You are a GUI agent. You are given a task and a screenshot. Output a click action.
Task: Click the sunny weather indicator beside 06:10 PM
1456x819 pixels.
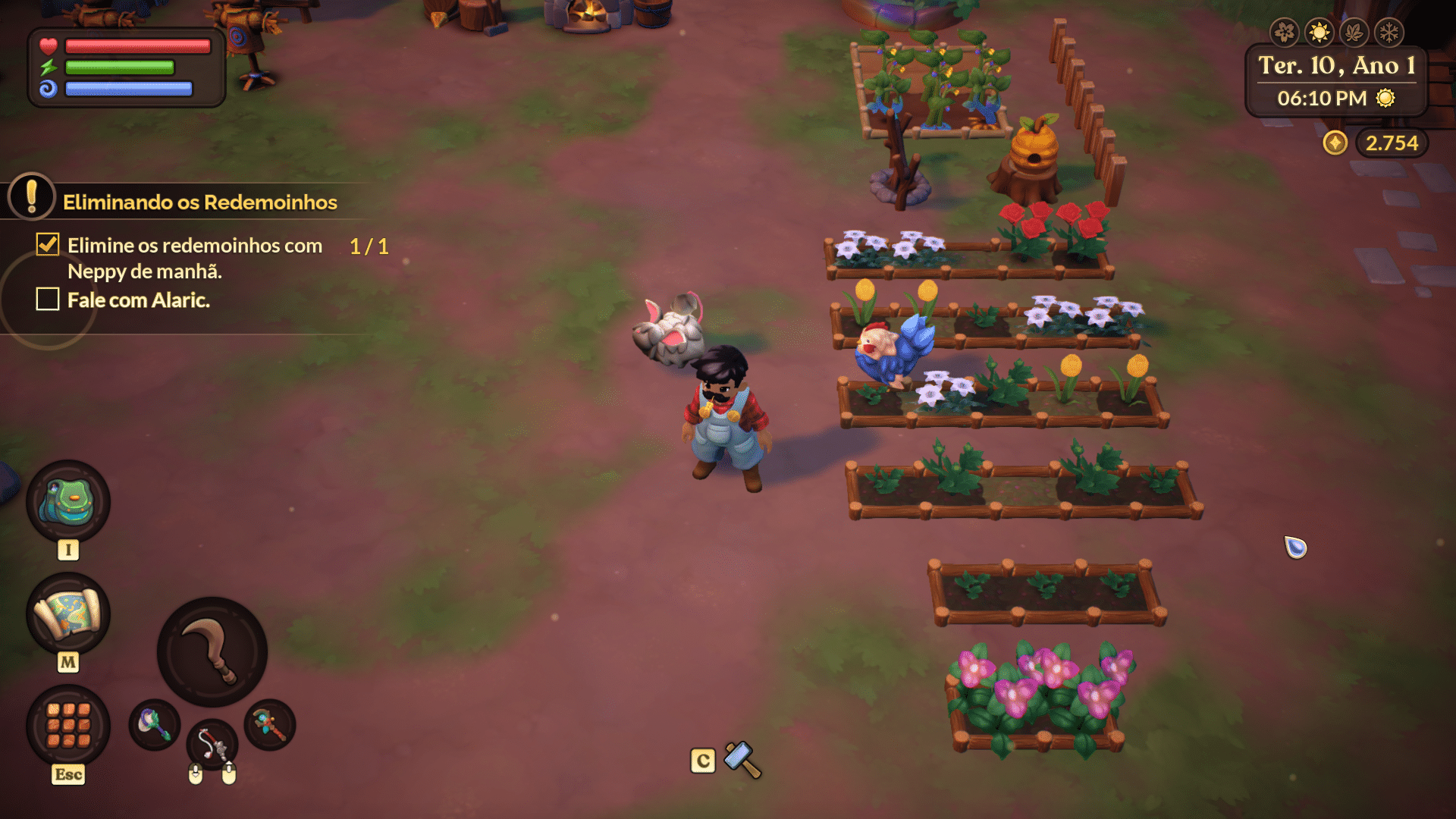click(1385, 98)
